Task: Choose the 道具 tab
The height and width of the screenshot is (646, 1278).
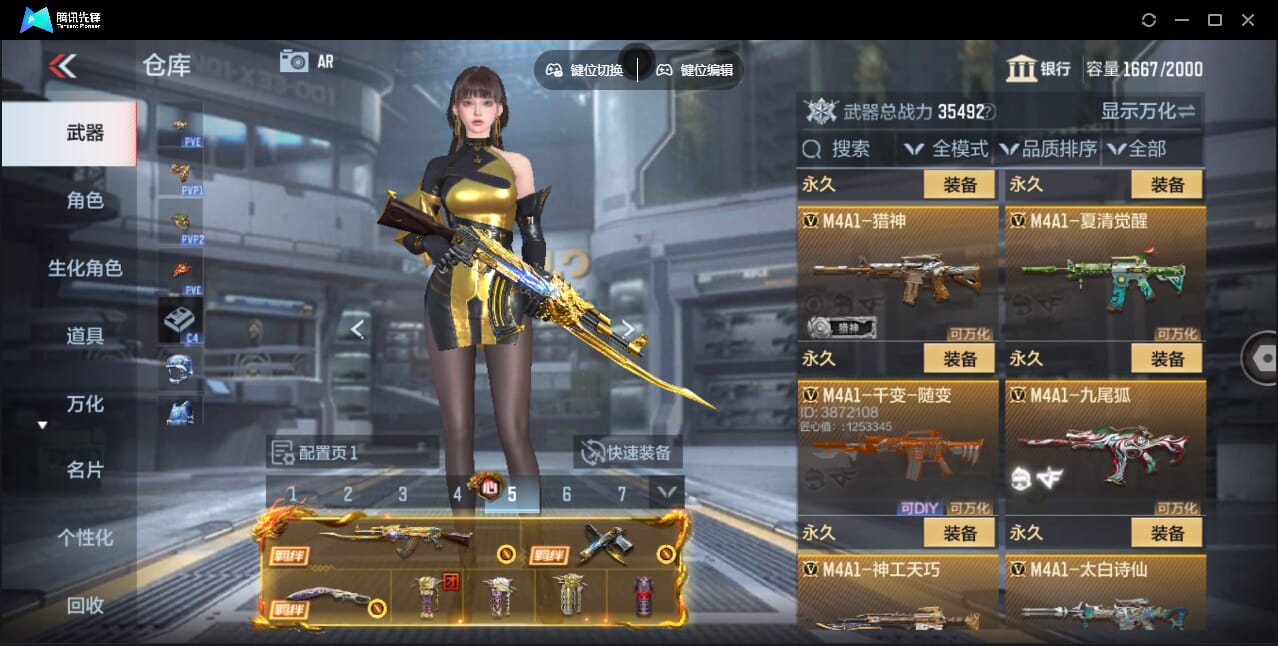Action: [85, 336]
